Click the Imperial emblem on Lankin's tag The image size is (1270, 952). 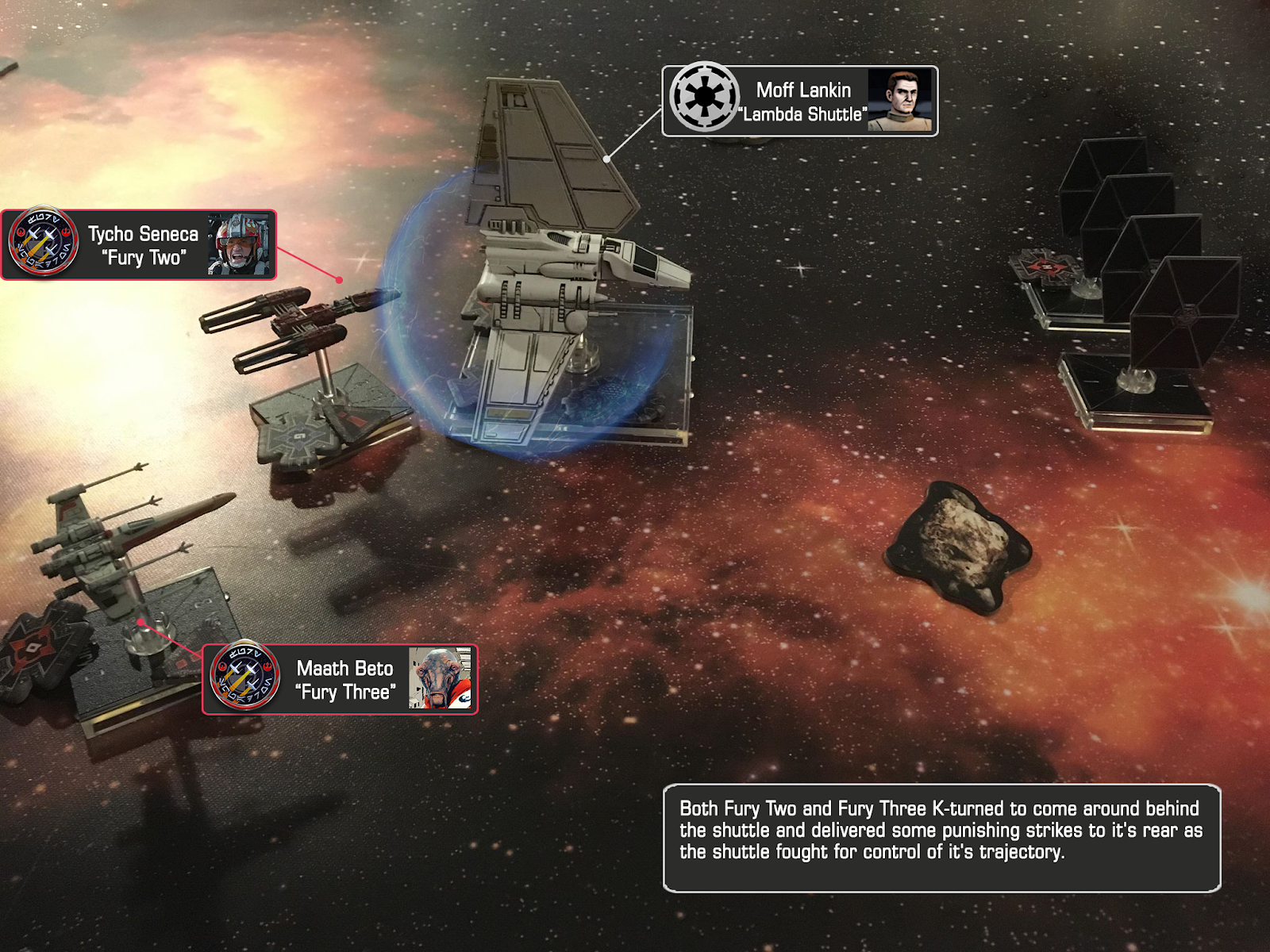click(703, 98)
